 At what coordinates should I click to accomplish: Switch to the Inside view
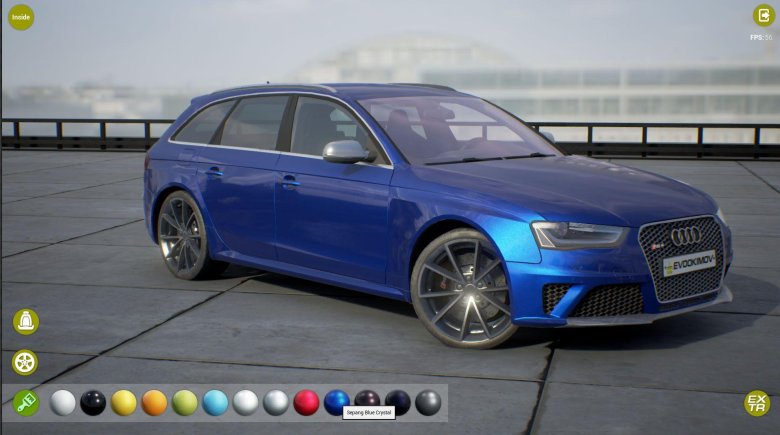(x=20, y=17)
